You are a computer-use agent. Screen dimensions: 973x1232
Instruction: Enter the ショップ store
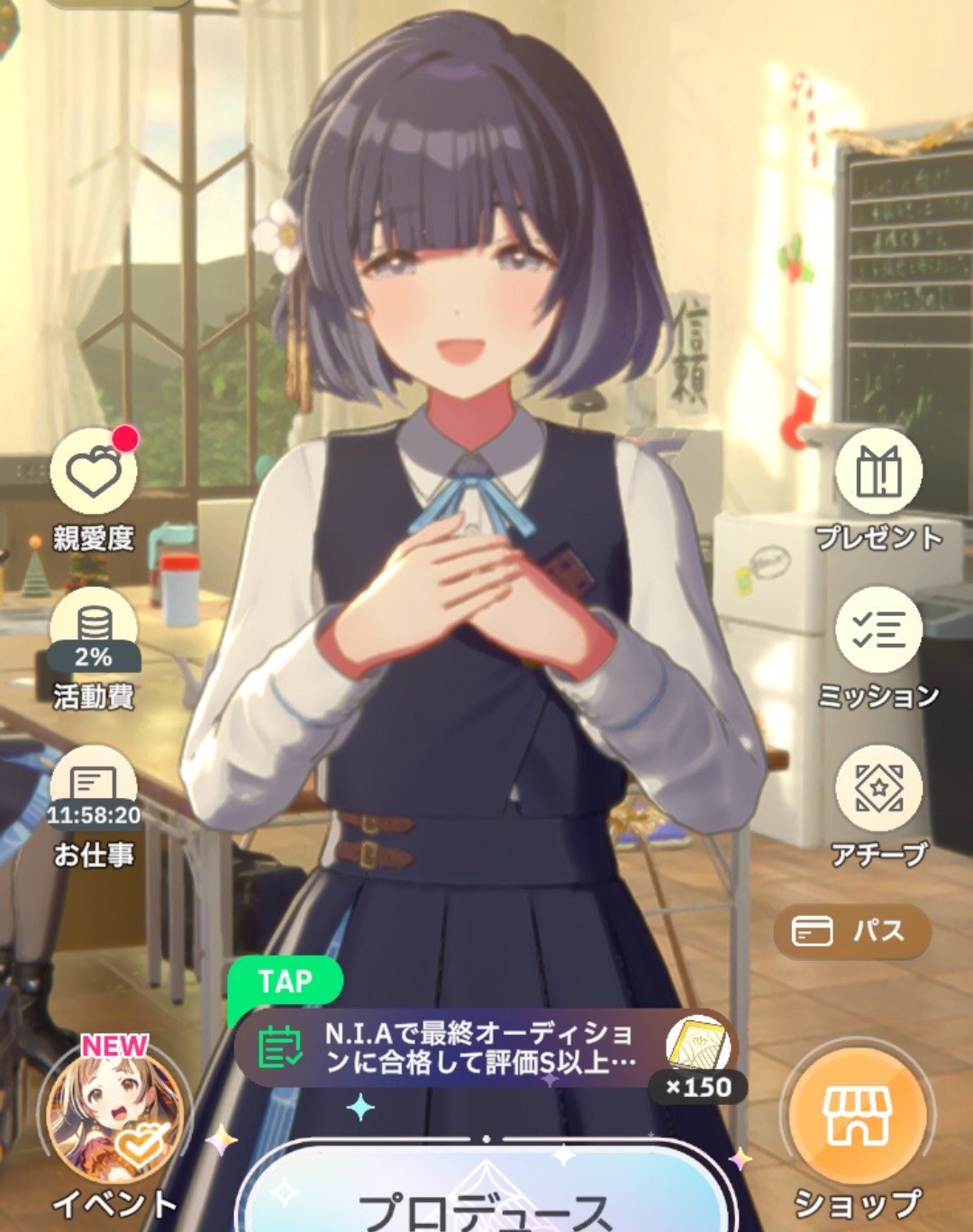(x=857, y=1116)
